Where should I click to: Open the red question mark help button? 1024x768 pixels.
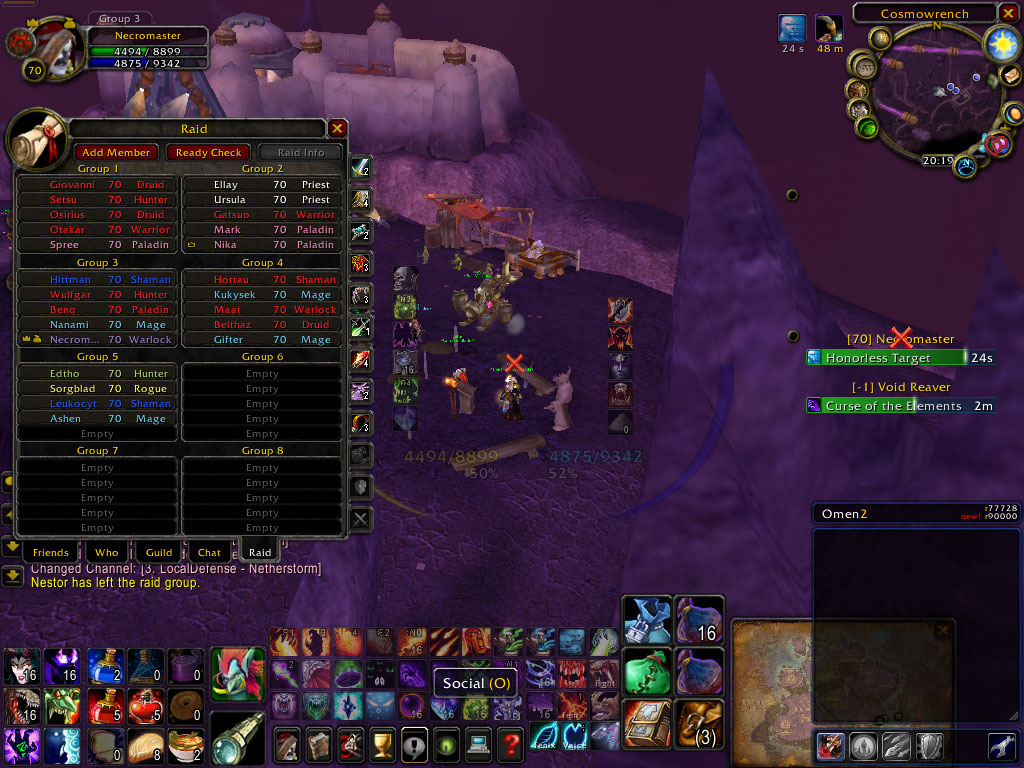tap(510, 743)
